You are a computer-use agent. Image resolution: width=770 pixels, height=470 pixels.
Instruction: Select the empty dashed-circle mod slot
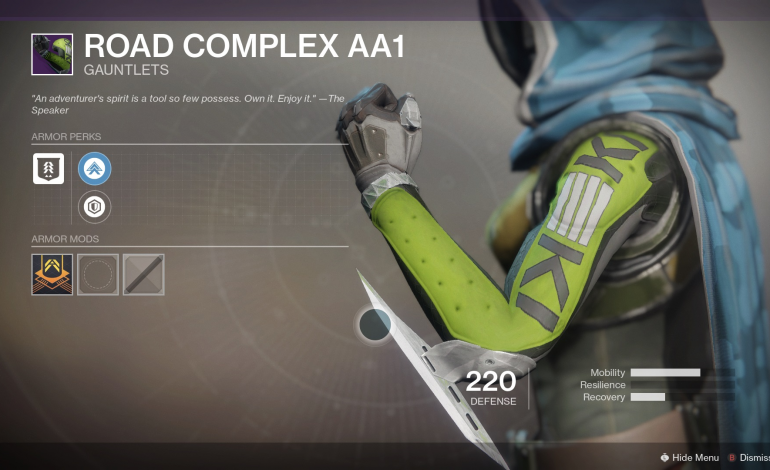98,274
